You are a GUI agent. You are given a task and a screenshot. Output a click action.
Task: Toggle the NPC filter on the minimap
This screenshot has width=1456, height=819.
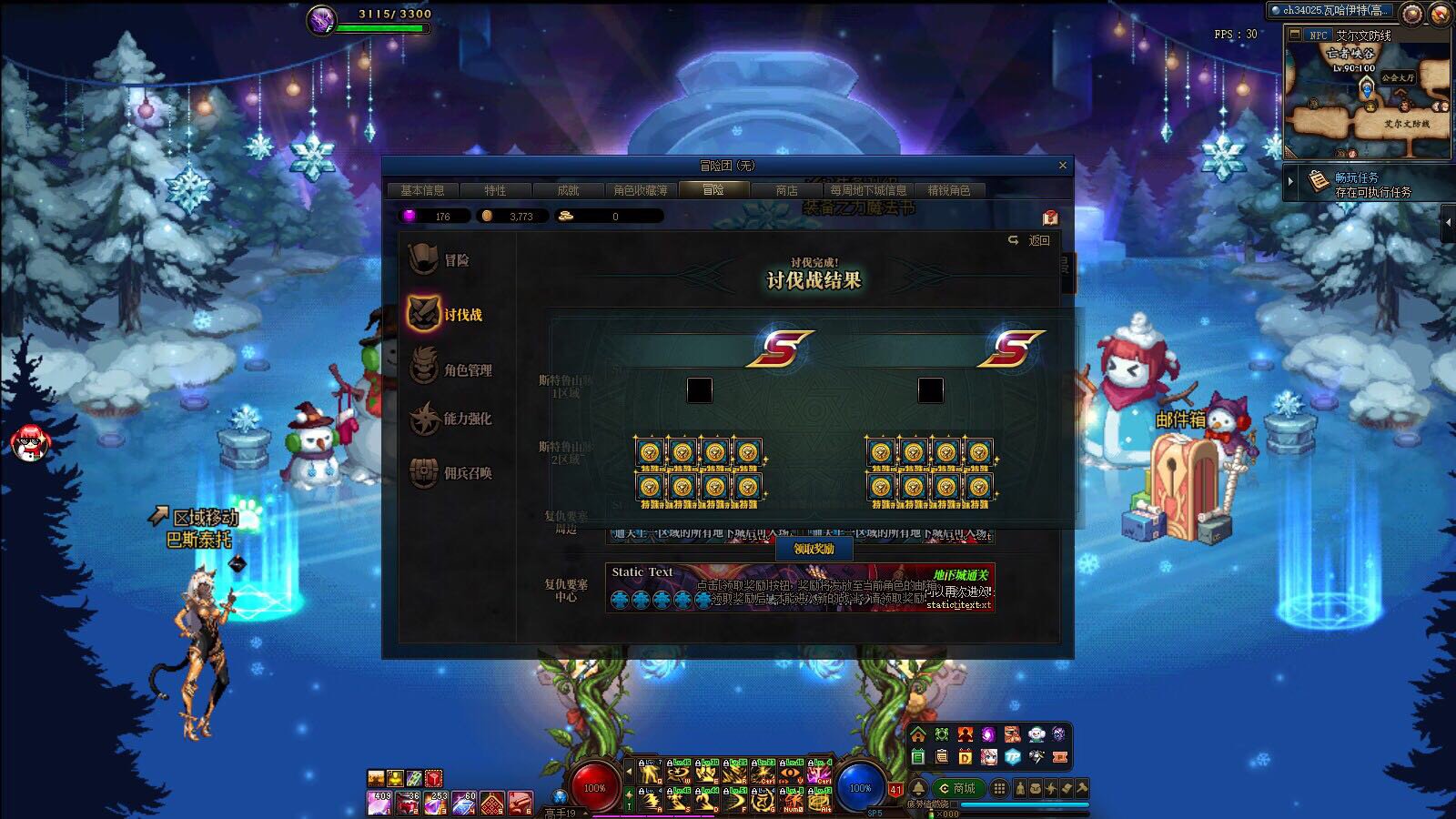1317,35
